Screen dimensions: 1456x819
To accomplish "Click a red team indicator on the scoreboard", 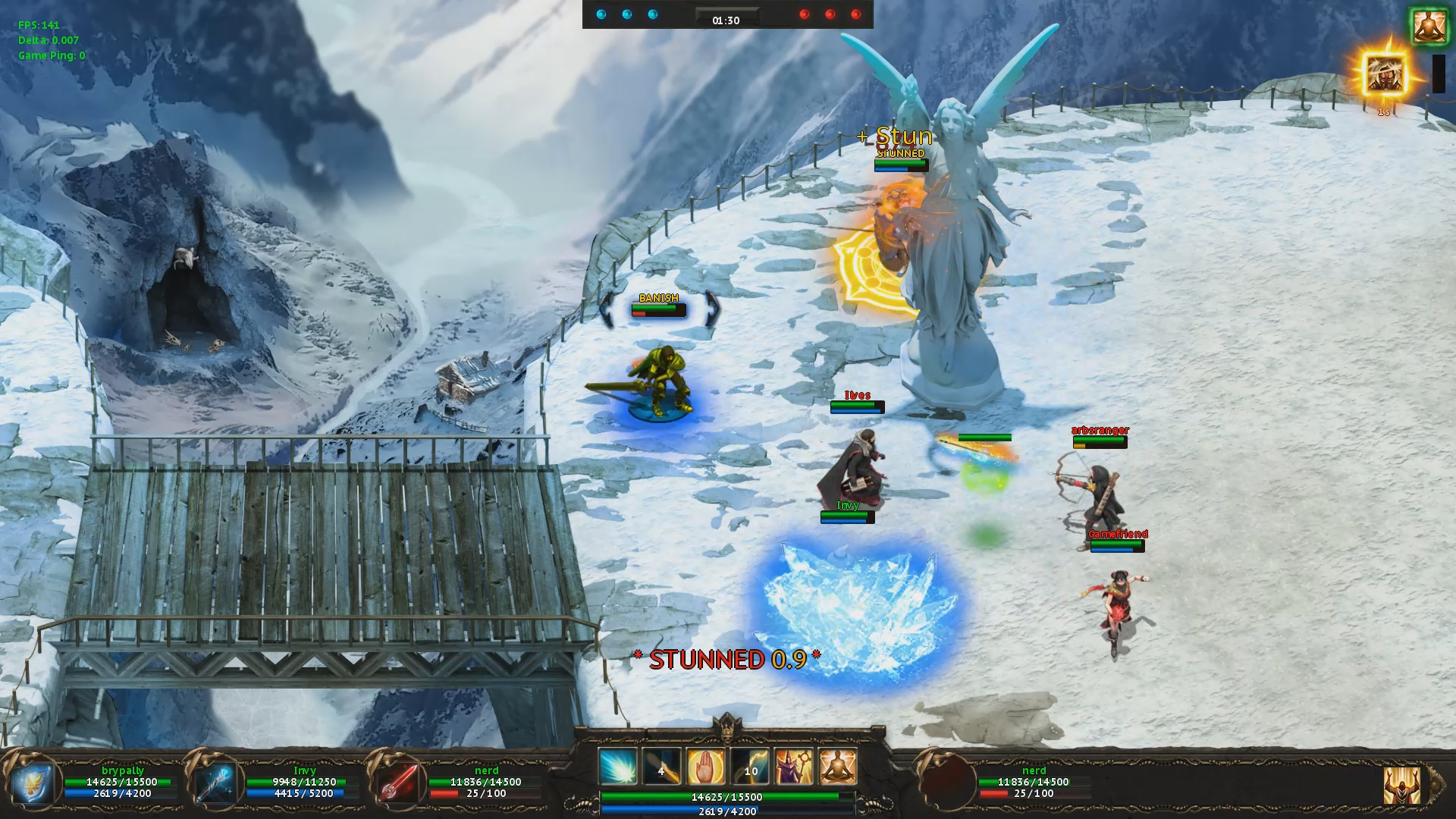I will click(805, 13).
